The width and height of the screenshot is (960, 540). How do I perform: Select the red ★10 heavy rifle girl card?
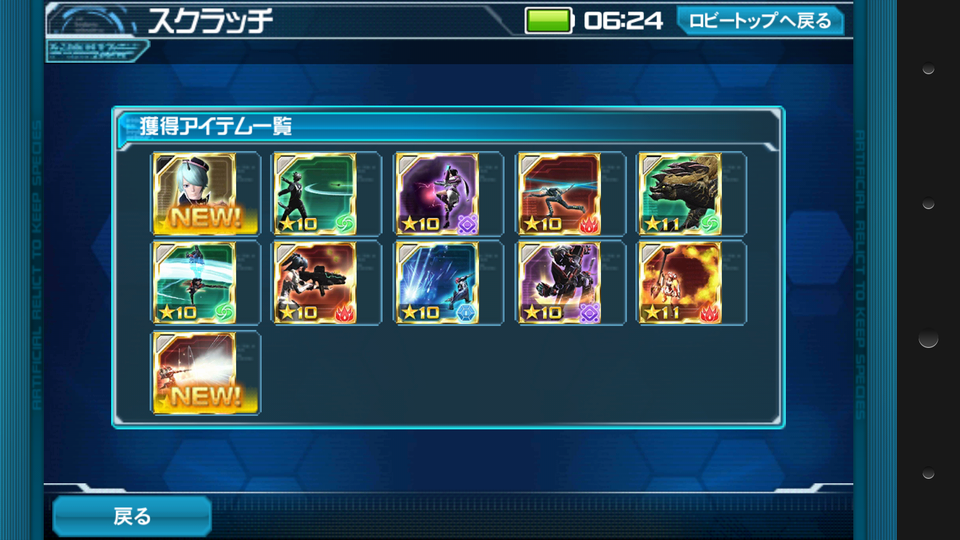point(315,282)
